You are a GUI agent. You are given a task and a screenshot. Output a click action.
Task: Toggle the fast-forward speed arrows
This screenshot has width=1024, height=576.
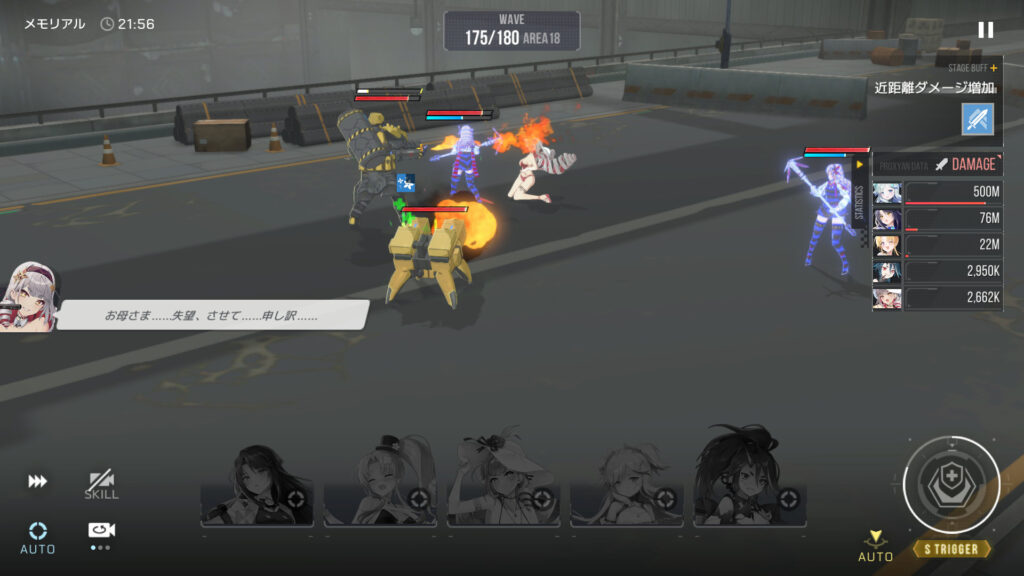37,482
